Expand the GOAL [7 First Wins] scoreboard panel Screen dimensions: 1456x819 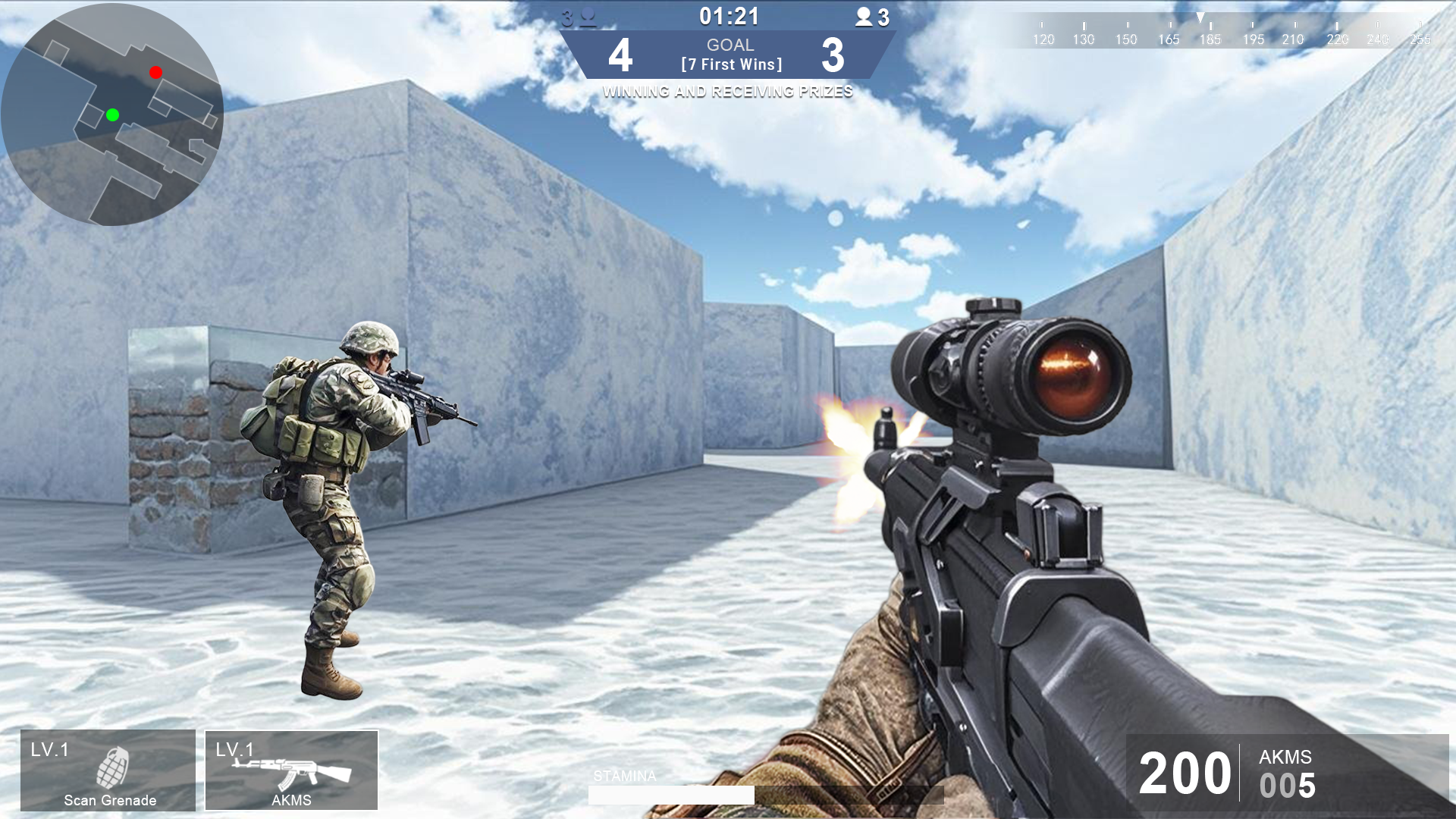pos(730,54)
